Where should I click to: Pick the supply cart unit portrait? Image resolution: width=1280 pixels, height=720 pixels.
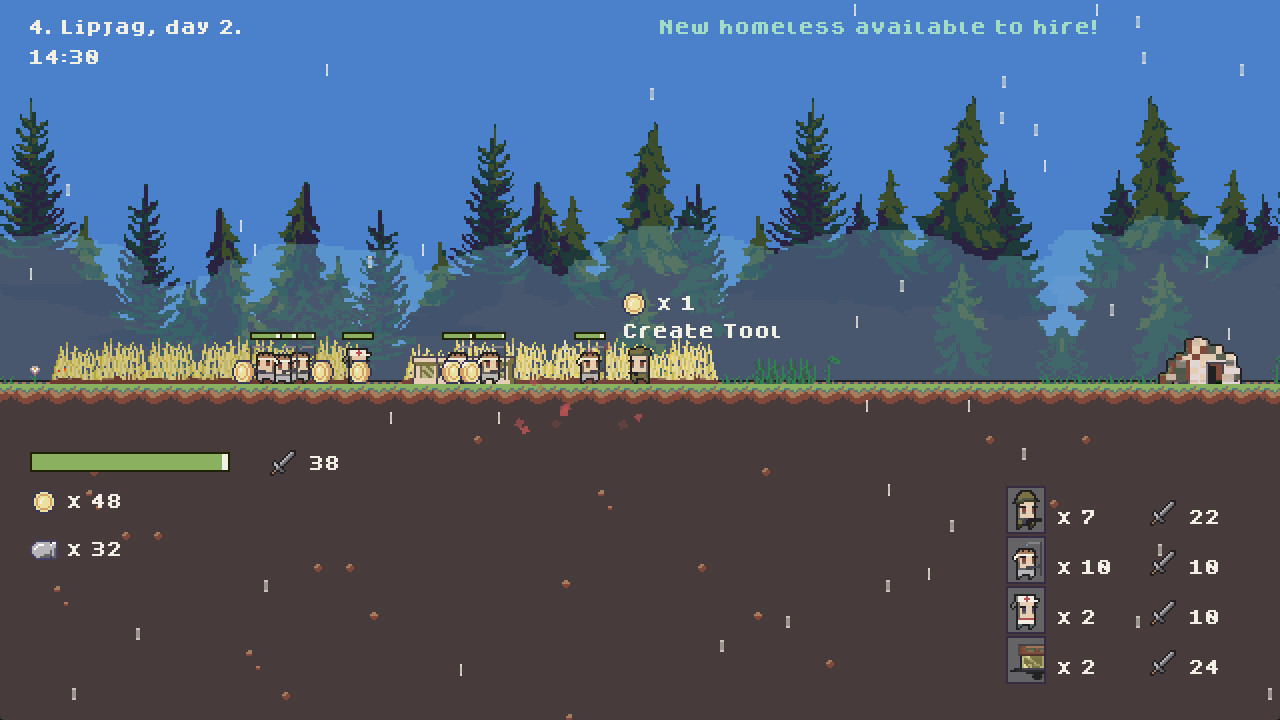point(1026,661)
